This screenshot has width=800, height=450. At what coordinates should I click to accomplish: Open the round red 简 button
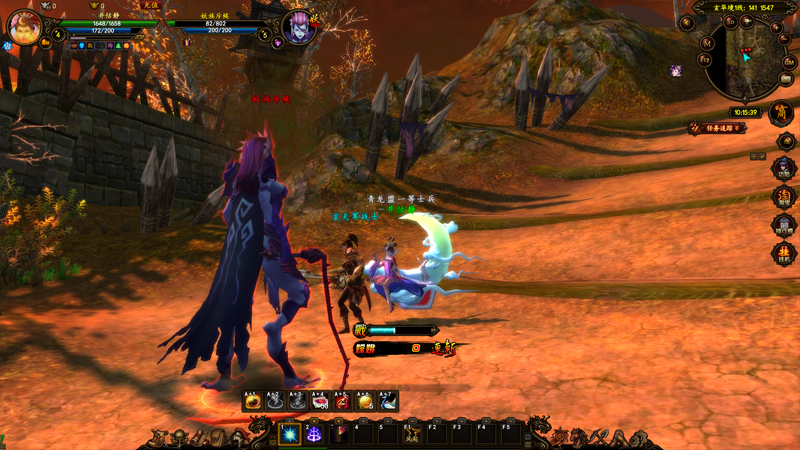click(783, 114)
